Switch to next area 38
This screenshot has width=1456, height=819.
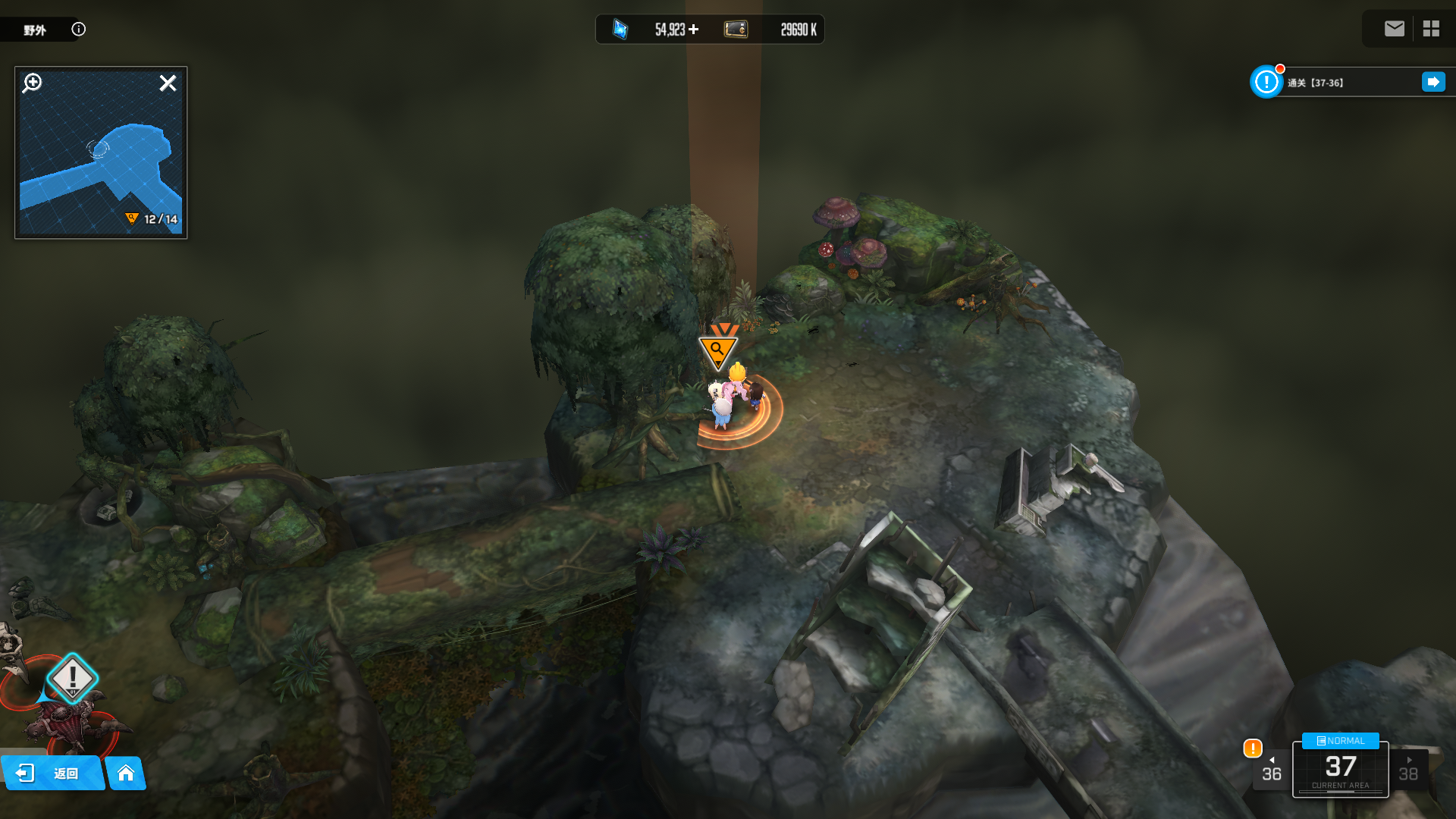(x=1408, y=770)
